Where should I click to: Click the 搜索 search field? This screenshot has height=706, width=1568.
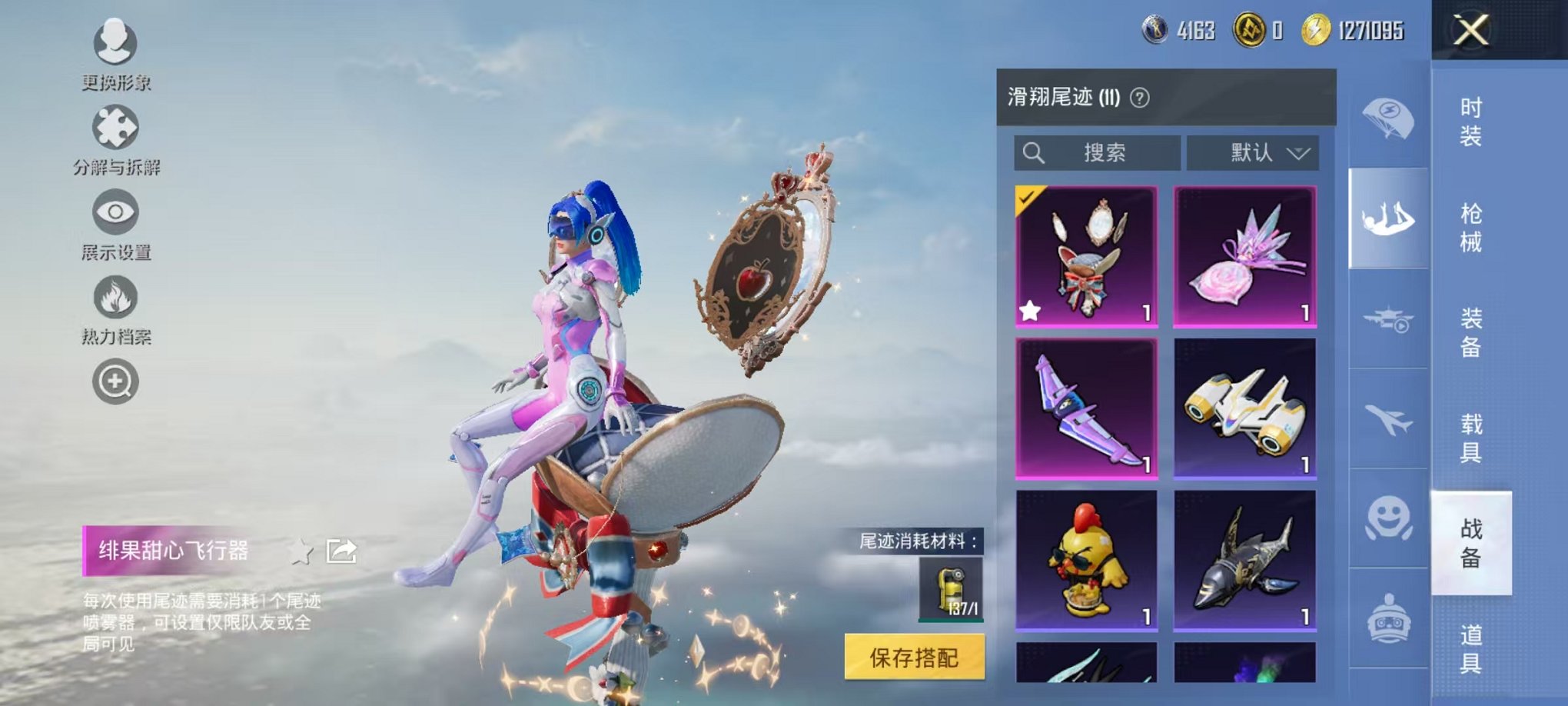1099,153
